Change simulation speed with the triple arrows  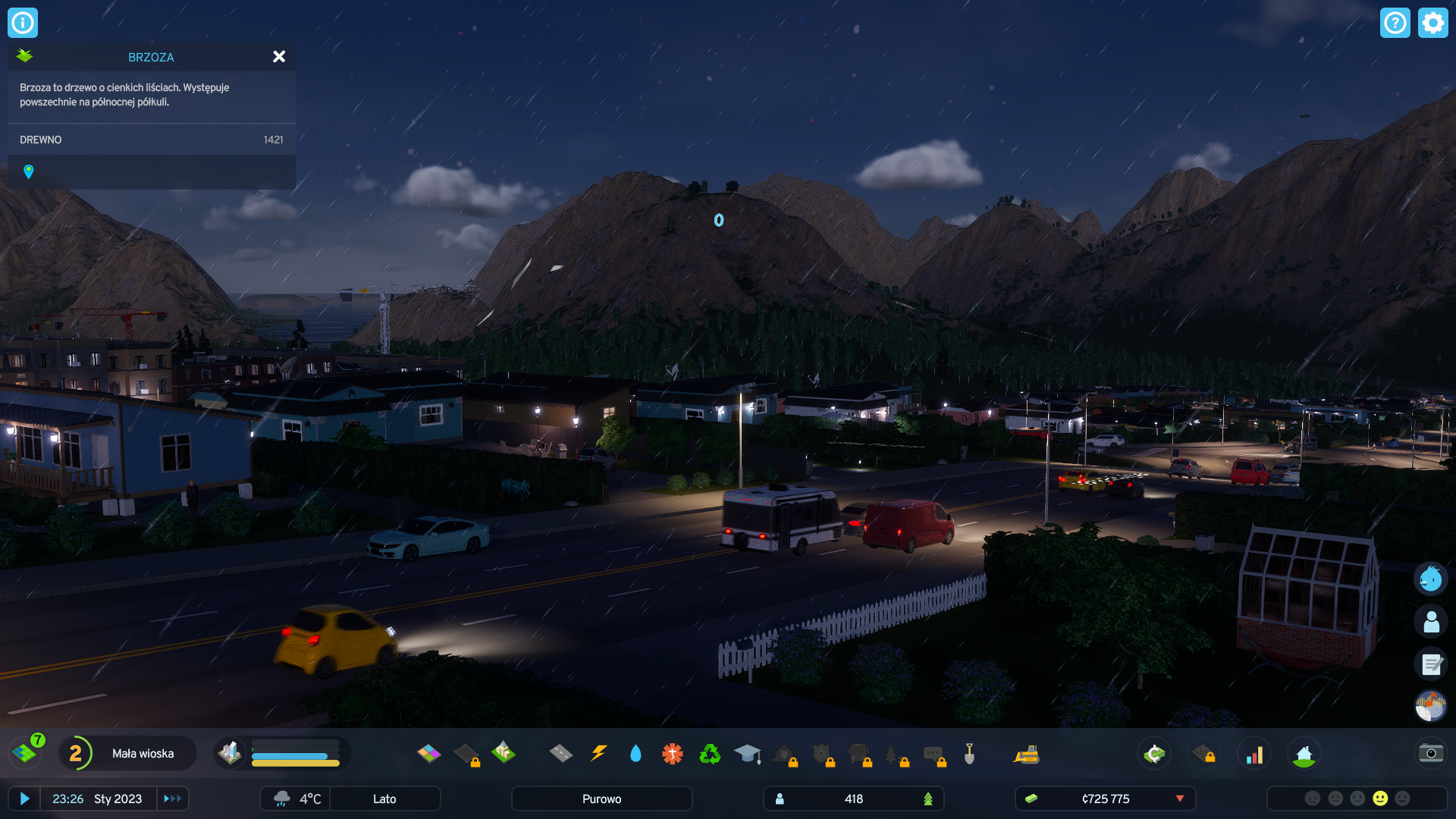point(172,799)
